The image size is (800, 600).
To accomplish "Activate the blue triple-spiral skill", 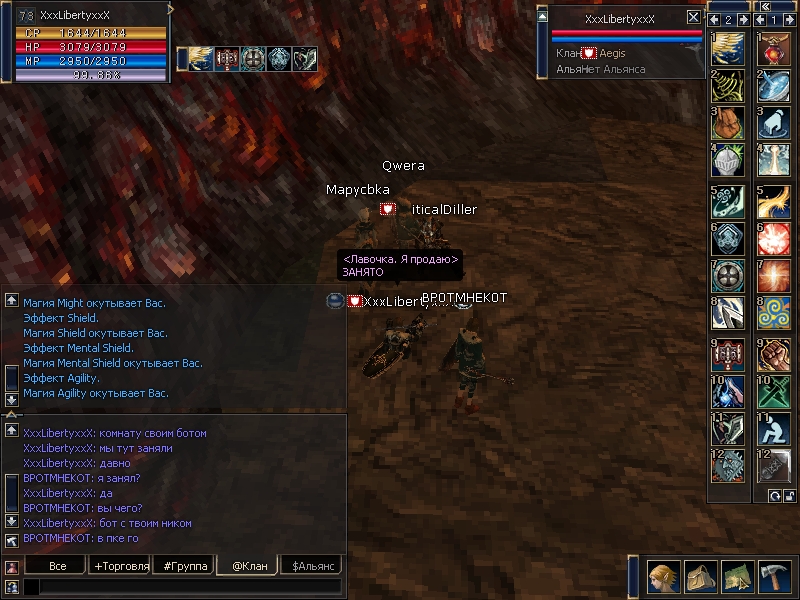I will pyautogui.click(x=773, y=314).
